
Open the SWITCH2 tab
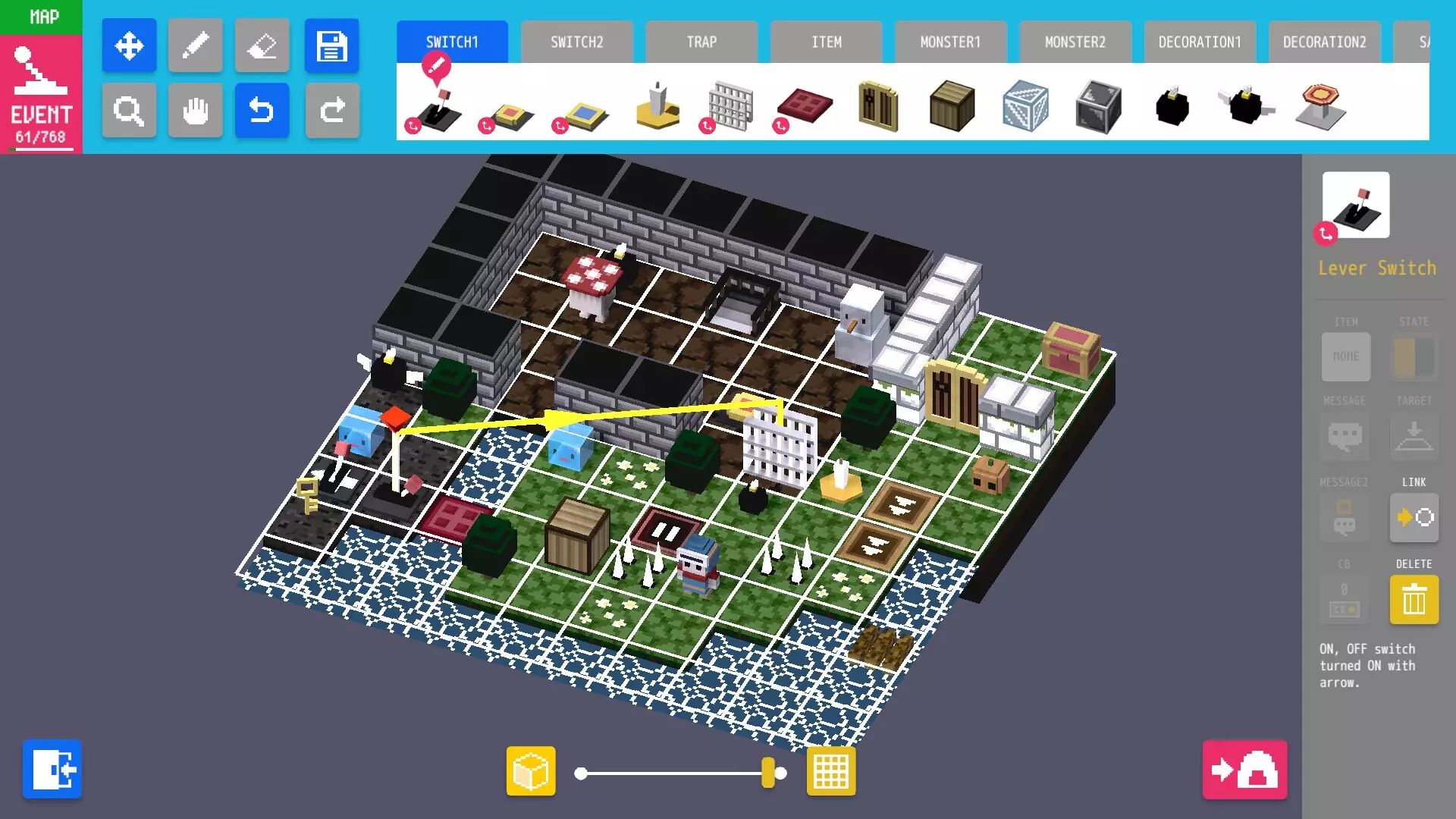pos(577,42)
